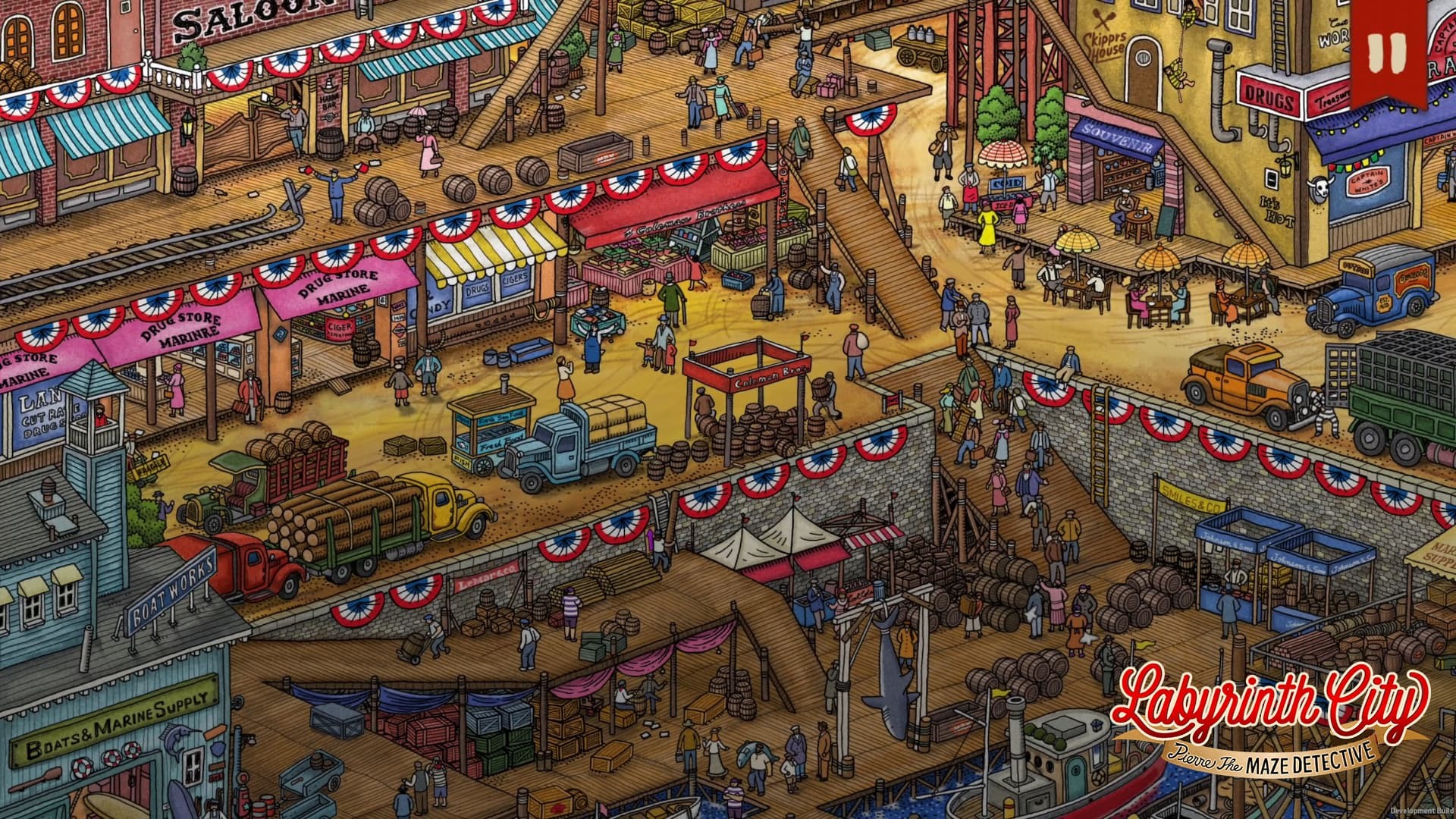This screenshot has height=819, width=1456.
Task: Select the red DRUGS sign
Action: pos(1269,96)
